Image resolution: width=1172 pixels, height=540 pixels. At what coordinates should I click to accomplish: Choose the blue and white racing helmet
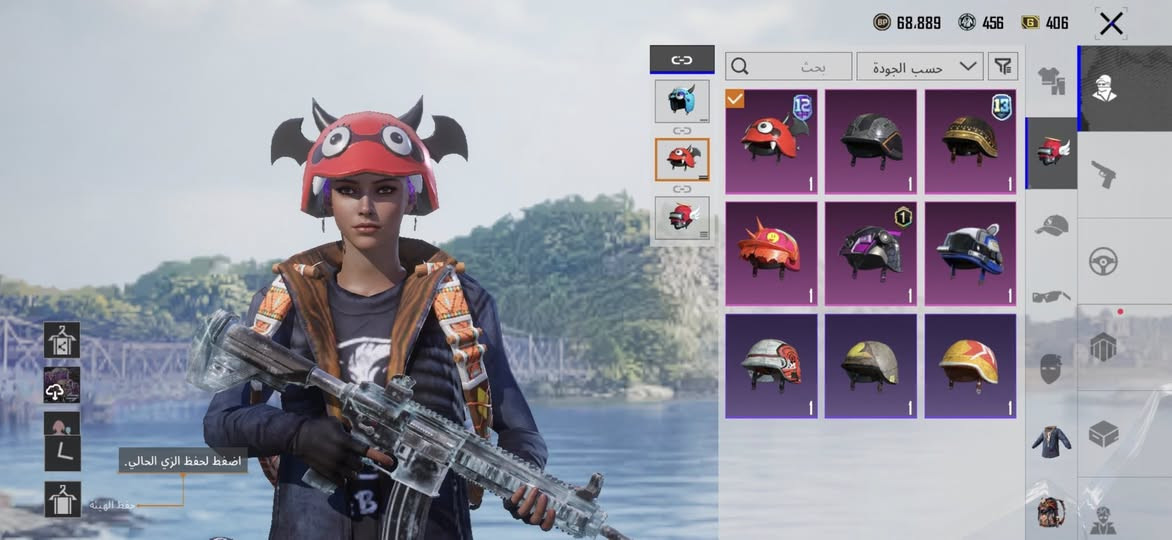970,250
